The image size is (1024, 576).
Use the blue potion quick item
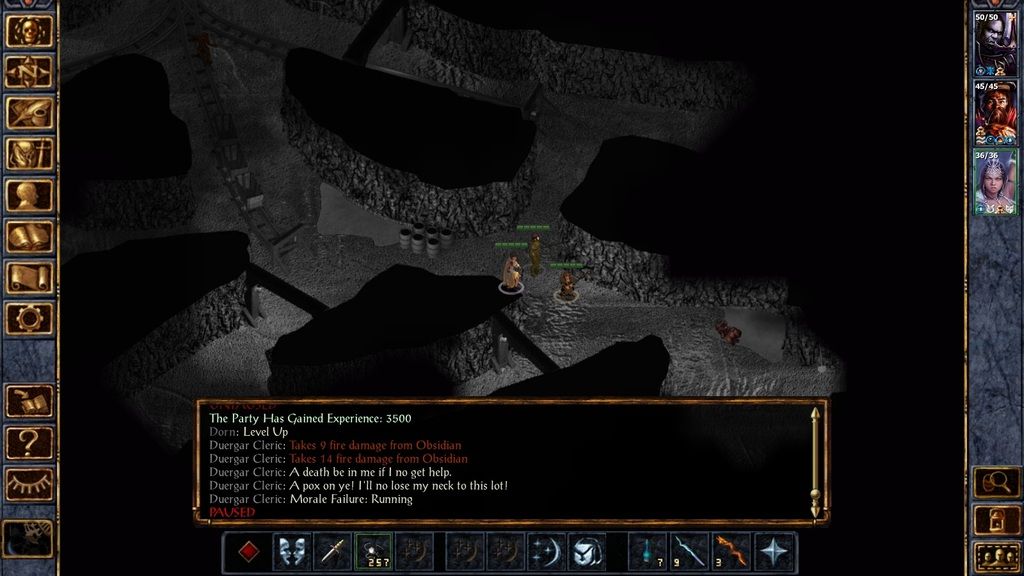click(x=648, y=552)
